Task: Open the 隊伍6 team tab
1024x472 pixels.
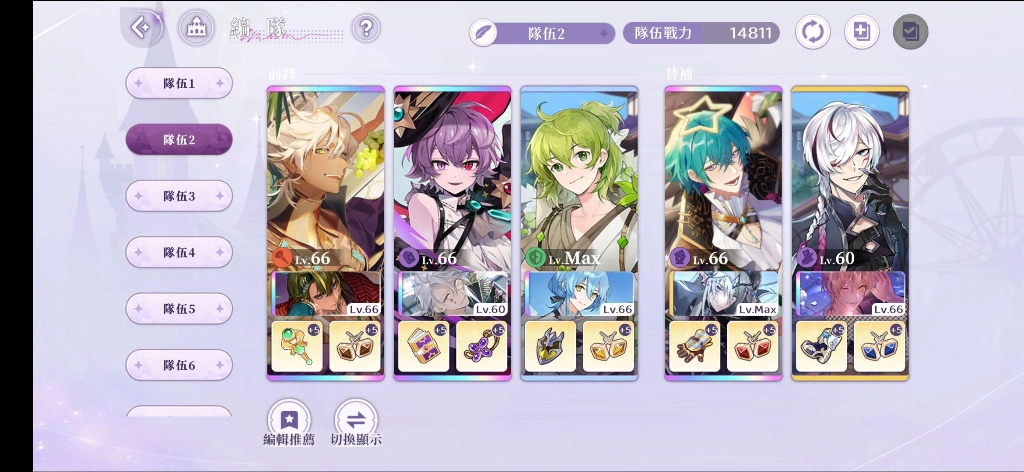Action: pos(179,365)
